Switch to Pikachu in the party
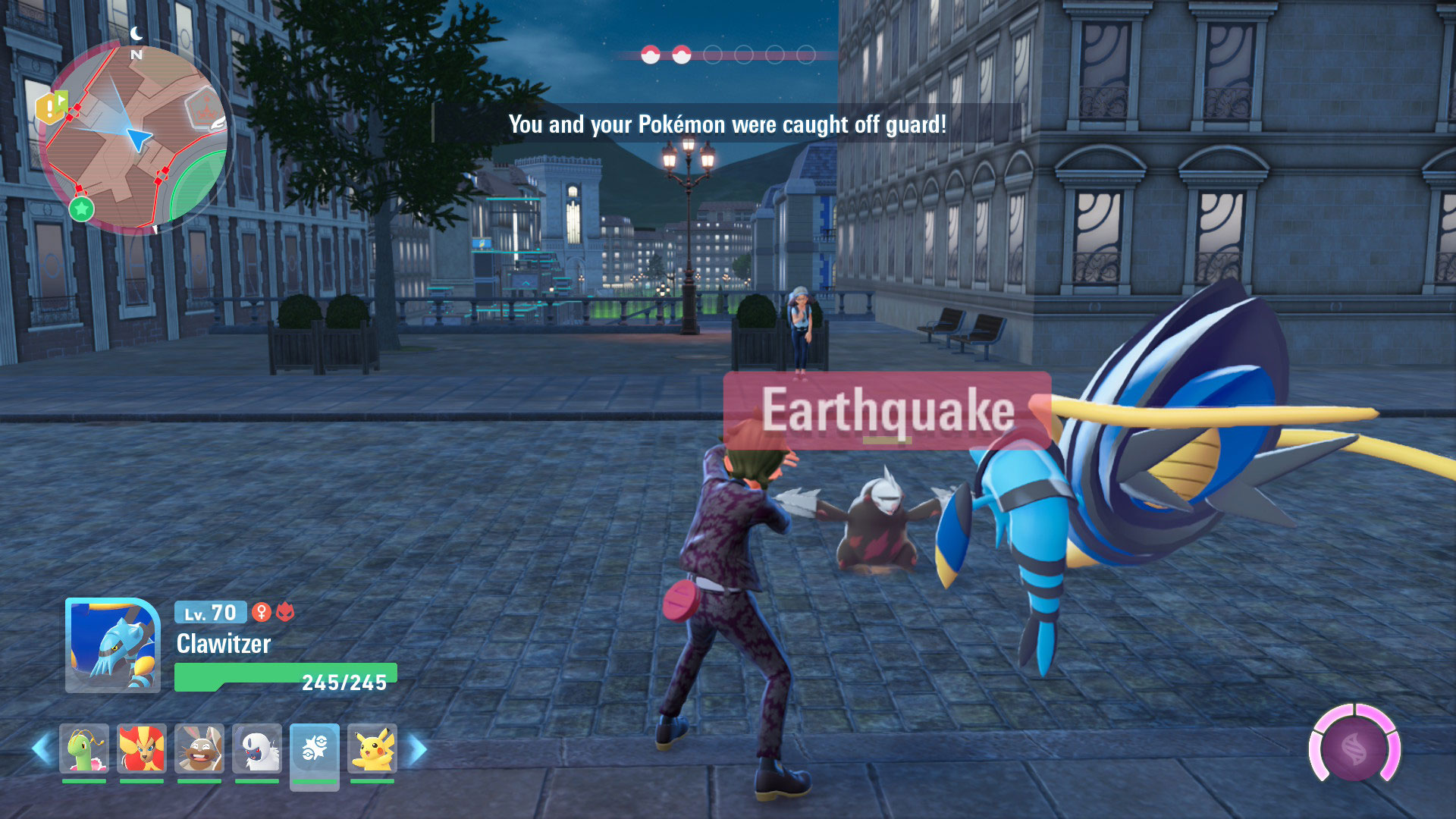Viewport: 1456px width, 819px height. [x=372, y=748]
